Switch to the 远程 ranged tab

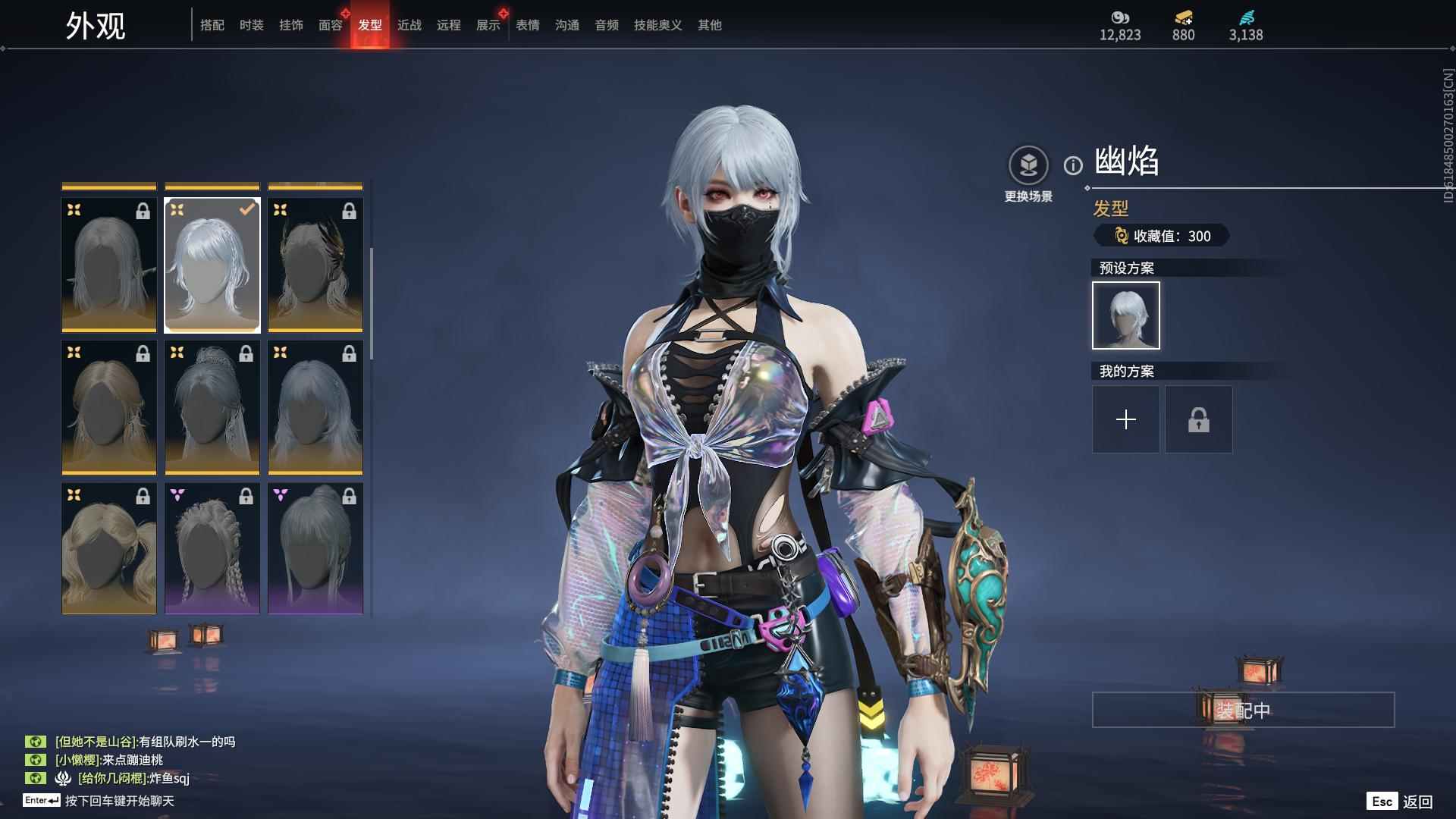coord(448,25)
